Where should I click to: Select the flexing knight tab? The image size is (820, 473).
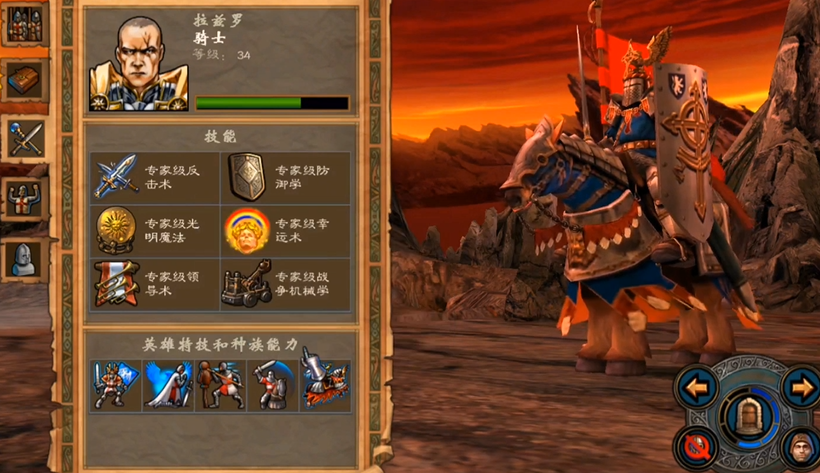pos(23,198)
